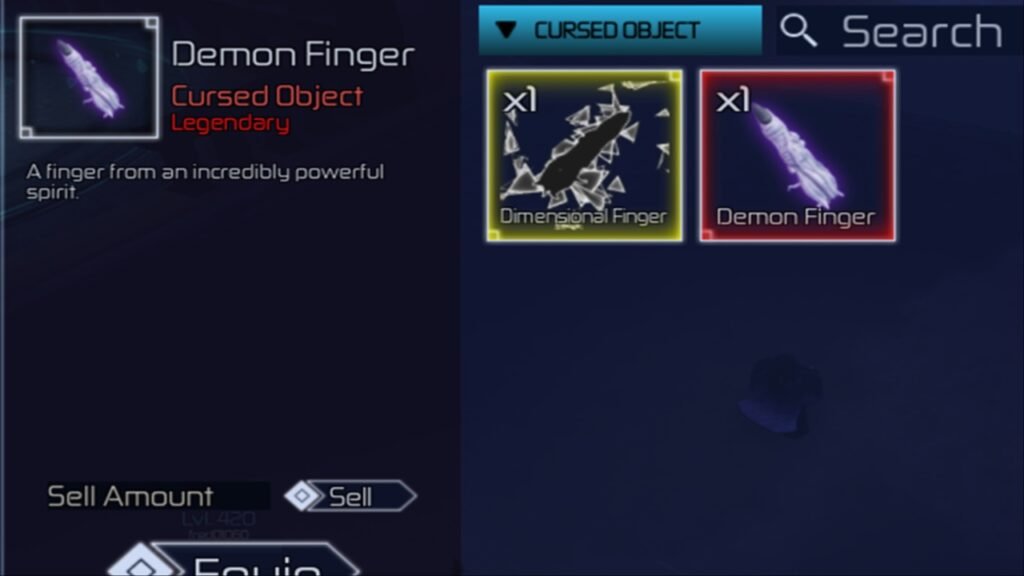Click the Search field
The image size is (1024, 576).
(920, 32)
